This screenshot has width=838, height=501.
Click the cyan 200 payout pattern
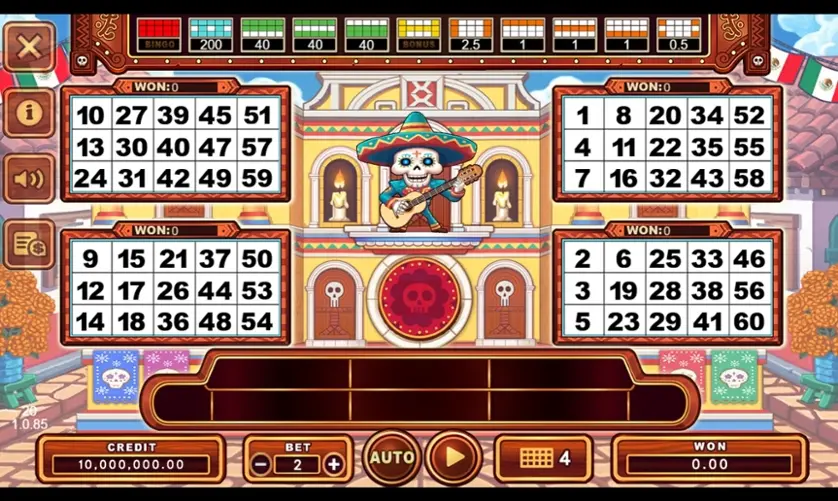(x=210, y=34)
